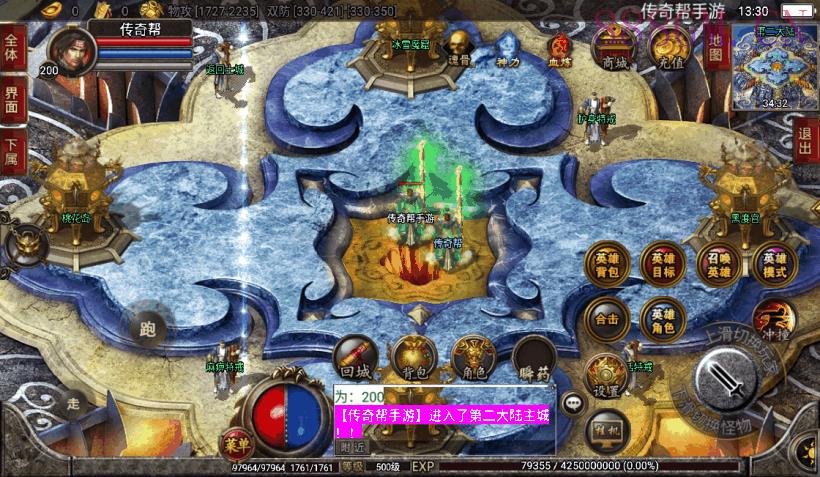820x477 pixels.
Task: Open the 遗骨 golden skull icon
Action: coord(457,45)
